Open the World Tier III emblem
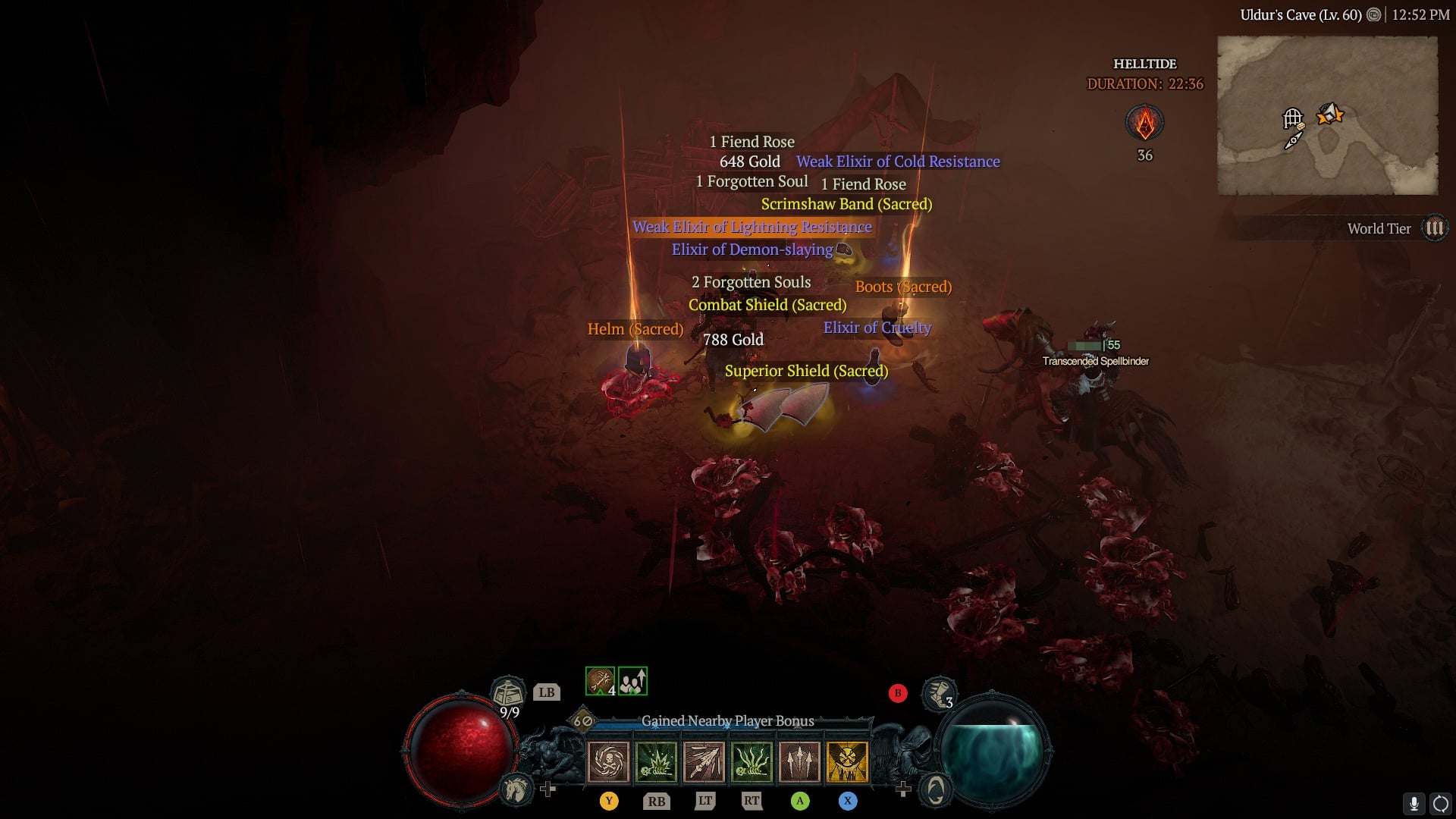Screen dimensions: 1456x819 [x=1434, y=228]
